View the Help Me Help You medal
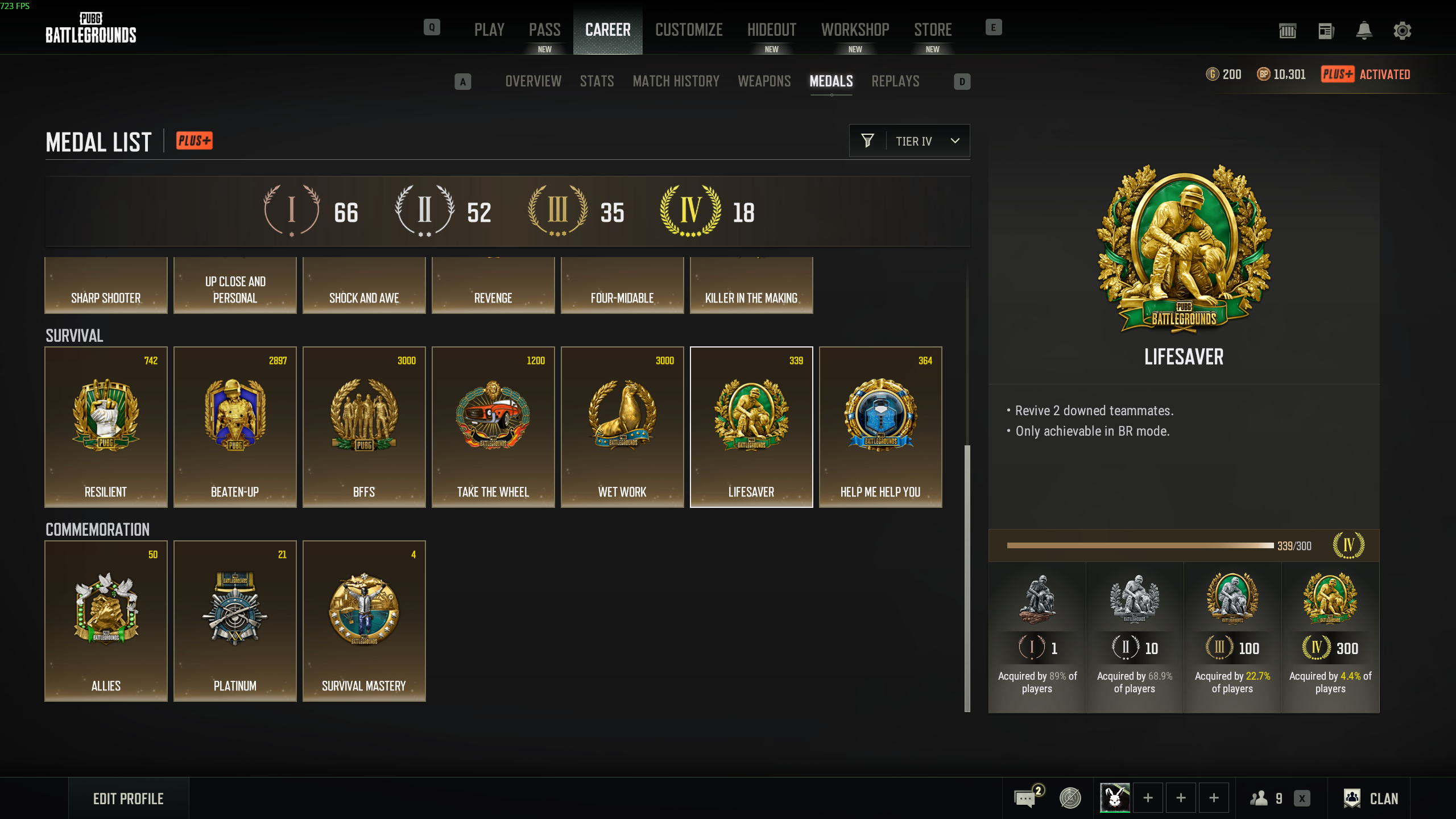The height and width of the screenshot is (819, 1456). pyautogui.click(x=880, y=427)
